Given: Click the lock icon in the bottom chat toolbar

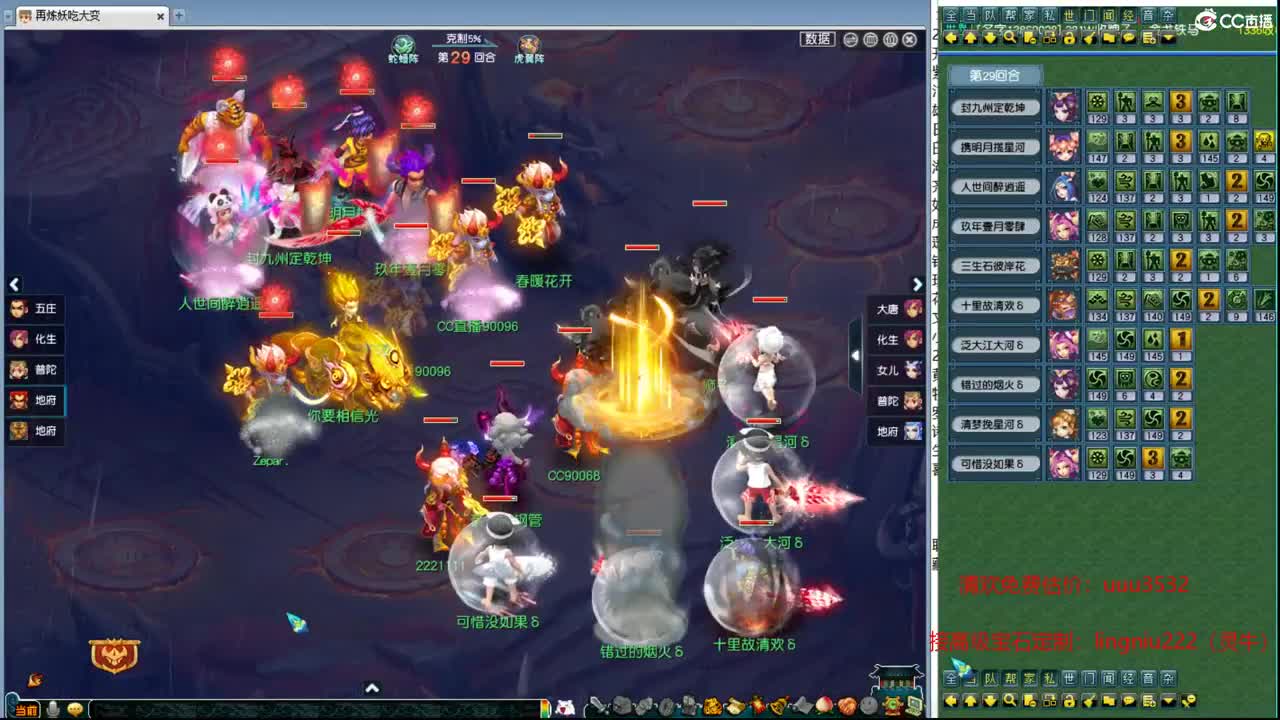Looking at the screenshot, I should point(1069,38).
